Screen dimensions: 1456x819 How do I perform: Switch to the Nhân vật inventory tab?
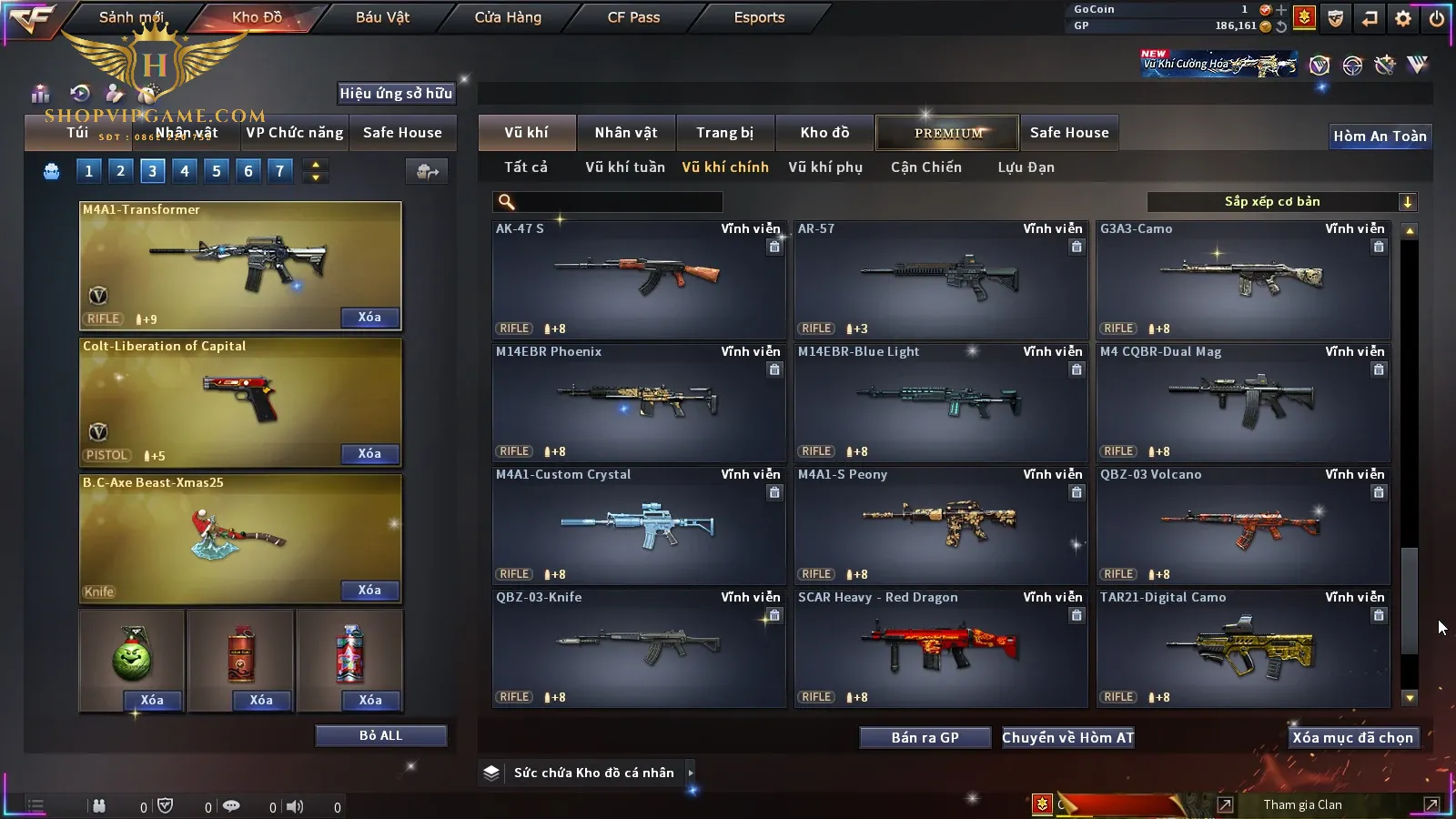pyautogui.click(x=625, y=133)
